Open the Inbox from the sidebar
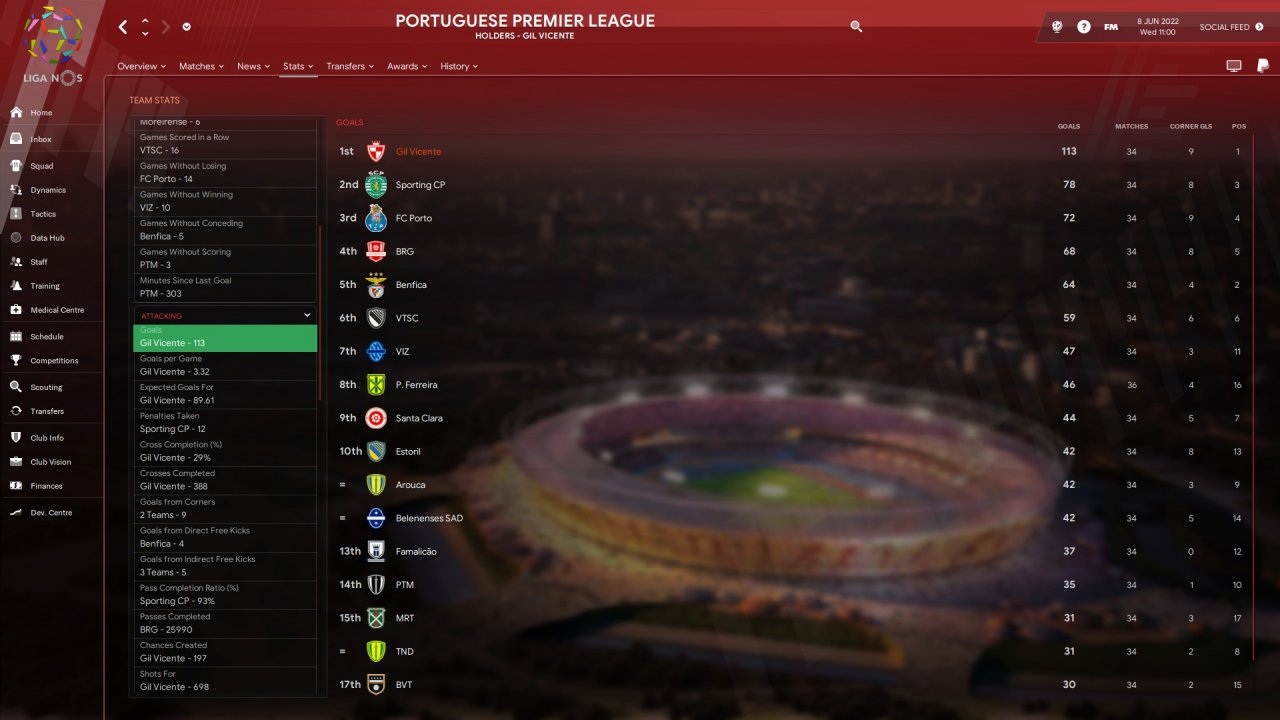 pos(40,140)
